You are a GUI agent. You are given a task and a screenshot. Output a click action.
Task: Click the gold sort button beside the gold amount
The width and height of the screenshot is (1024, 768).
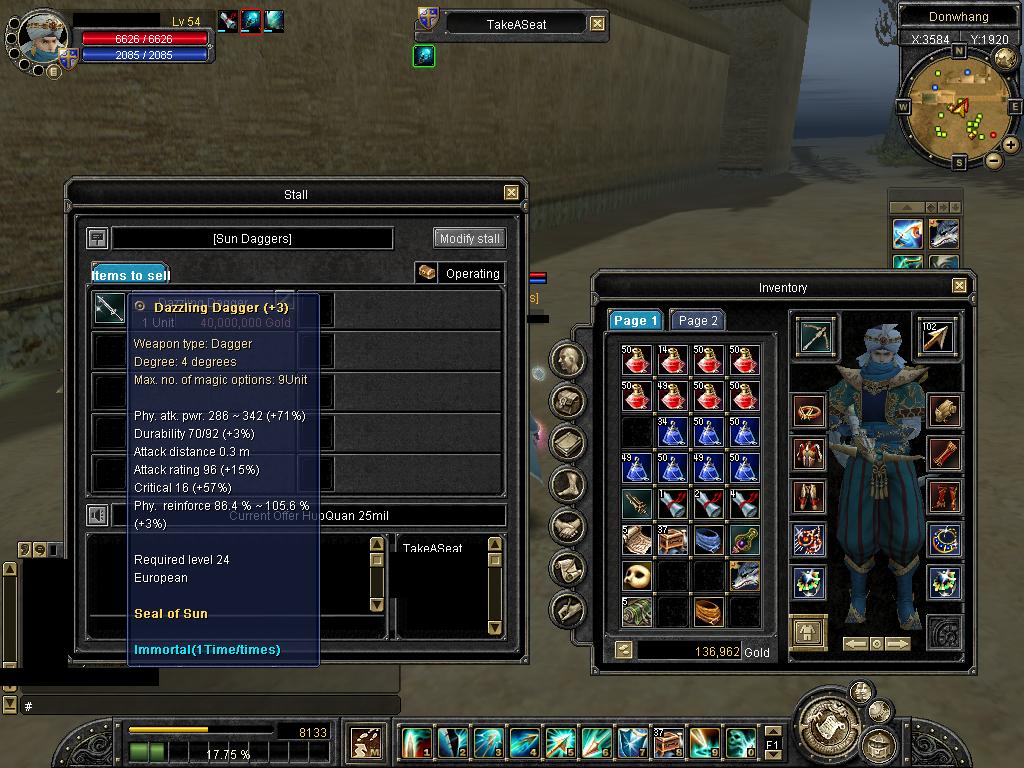tap(624, 650)
